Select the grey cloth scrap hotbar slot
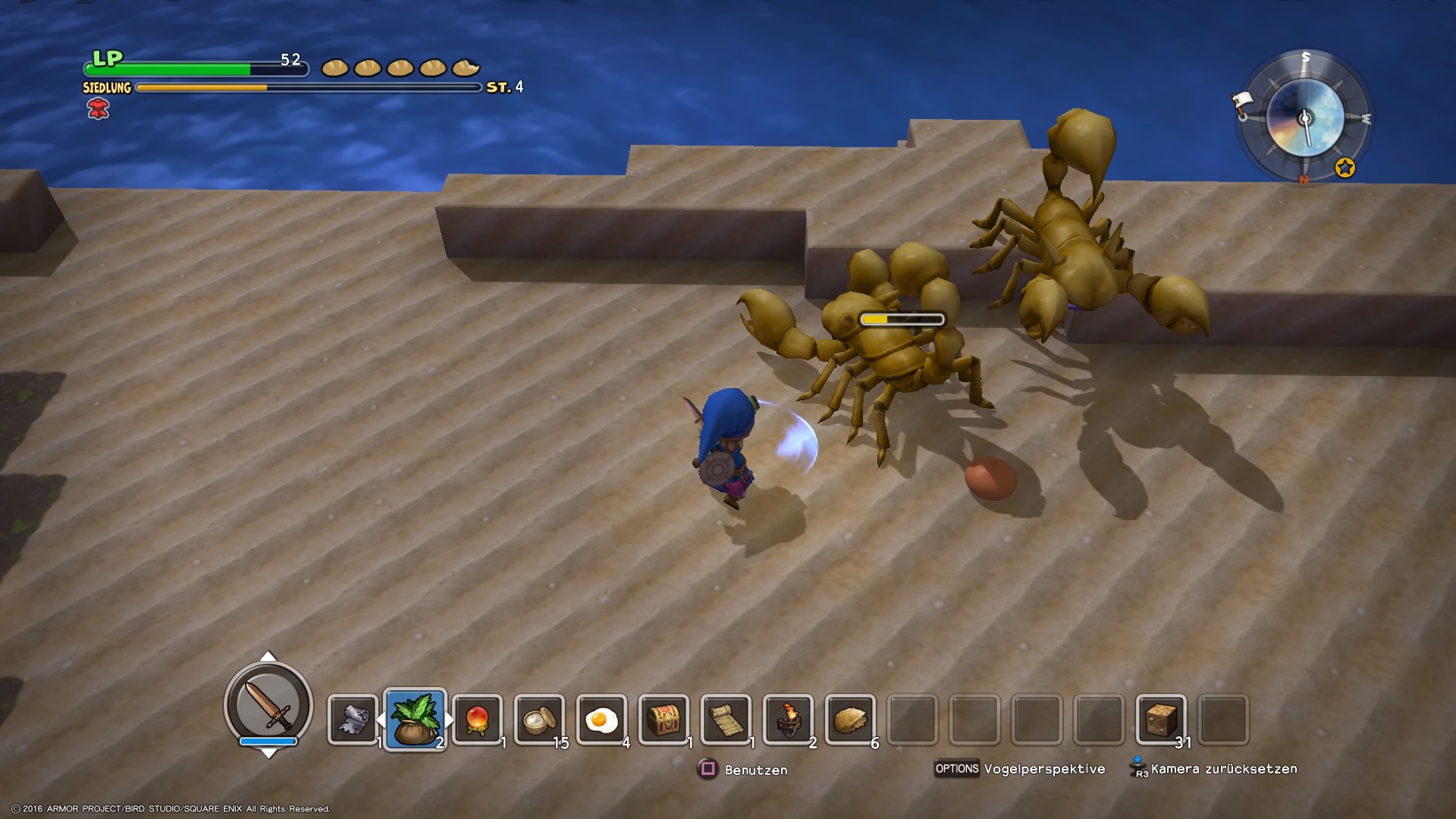 (x=353, y=720)
